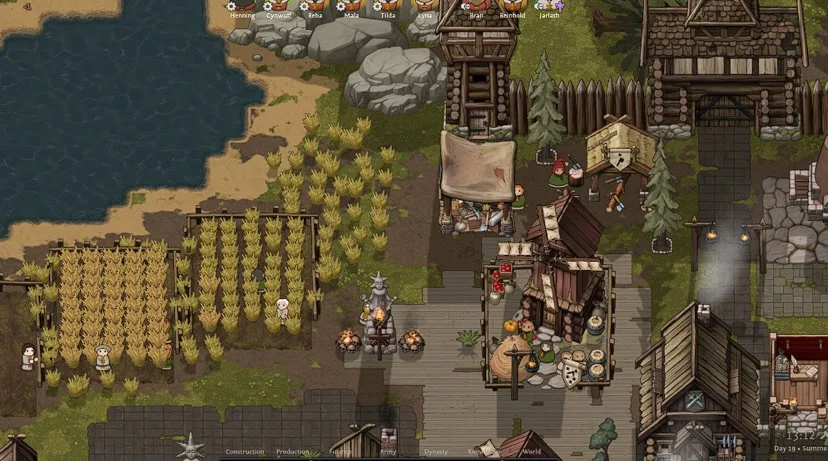Open the Dynasty menu
Screen dimensions: 828x461
click(x=436, y=452)
